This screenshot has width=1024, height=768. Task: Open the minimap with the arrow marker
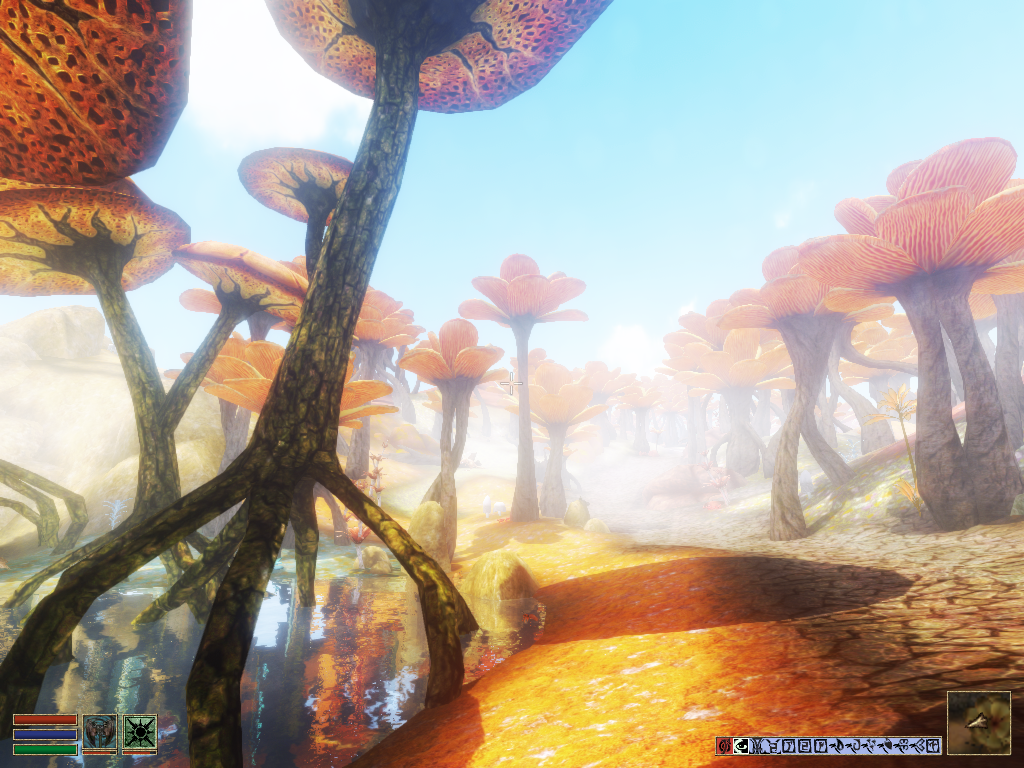978,722
